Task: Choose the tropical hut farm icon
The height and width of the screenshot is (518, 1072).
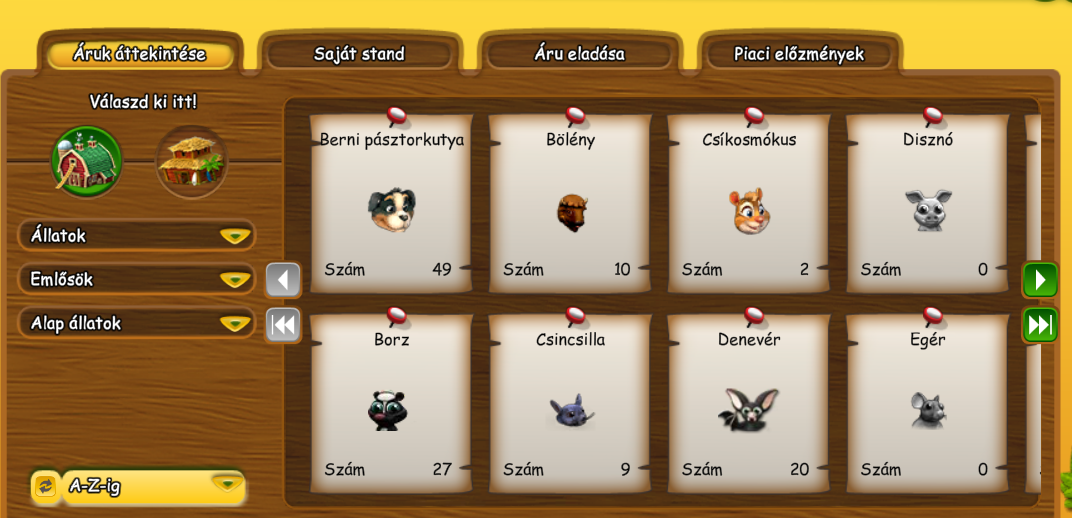Action: (191, 161)
